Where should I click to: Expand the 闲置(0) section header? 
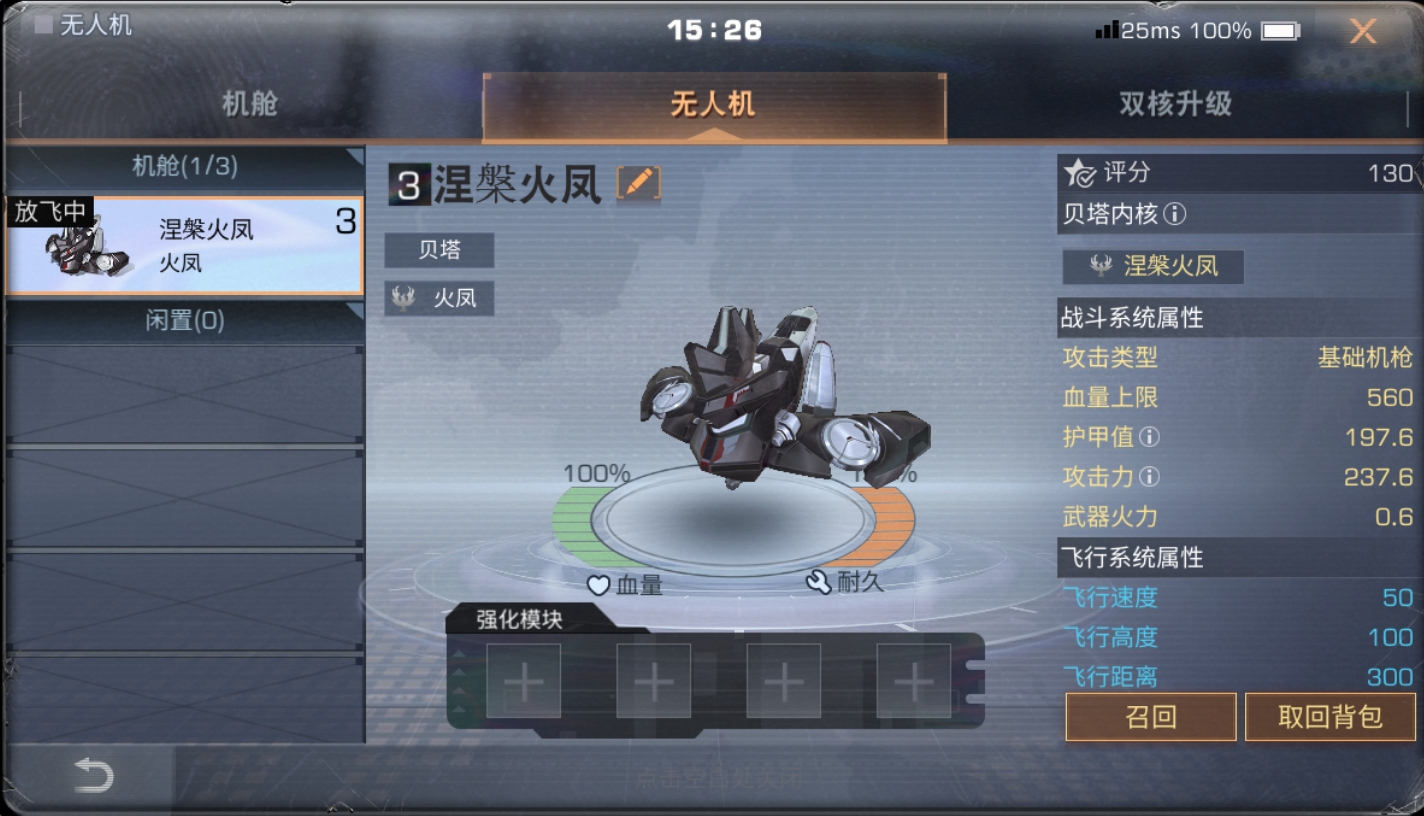(x=185, y=318)
